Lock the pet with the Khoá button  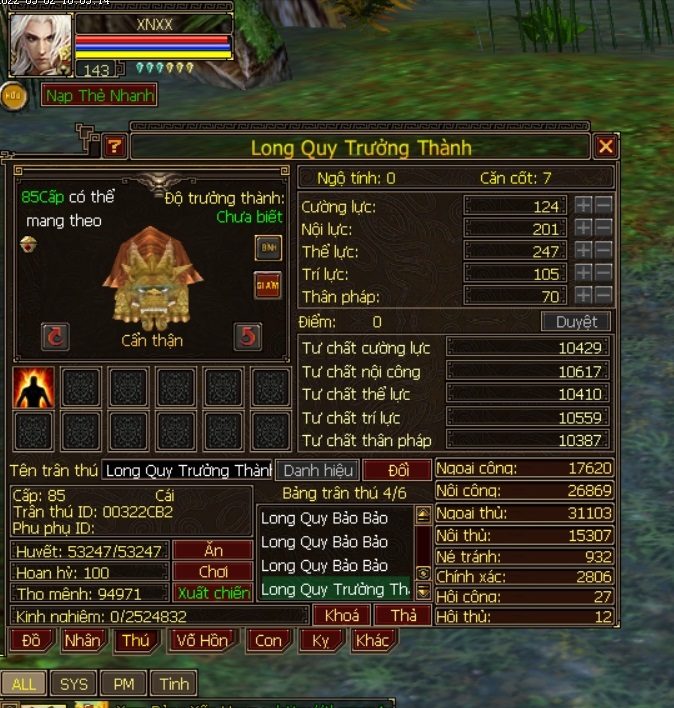[341, 615]
